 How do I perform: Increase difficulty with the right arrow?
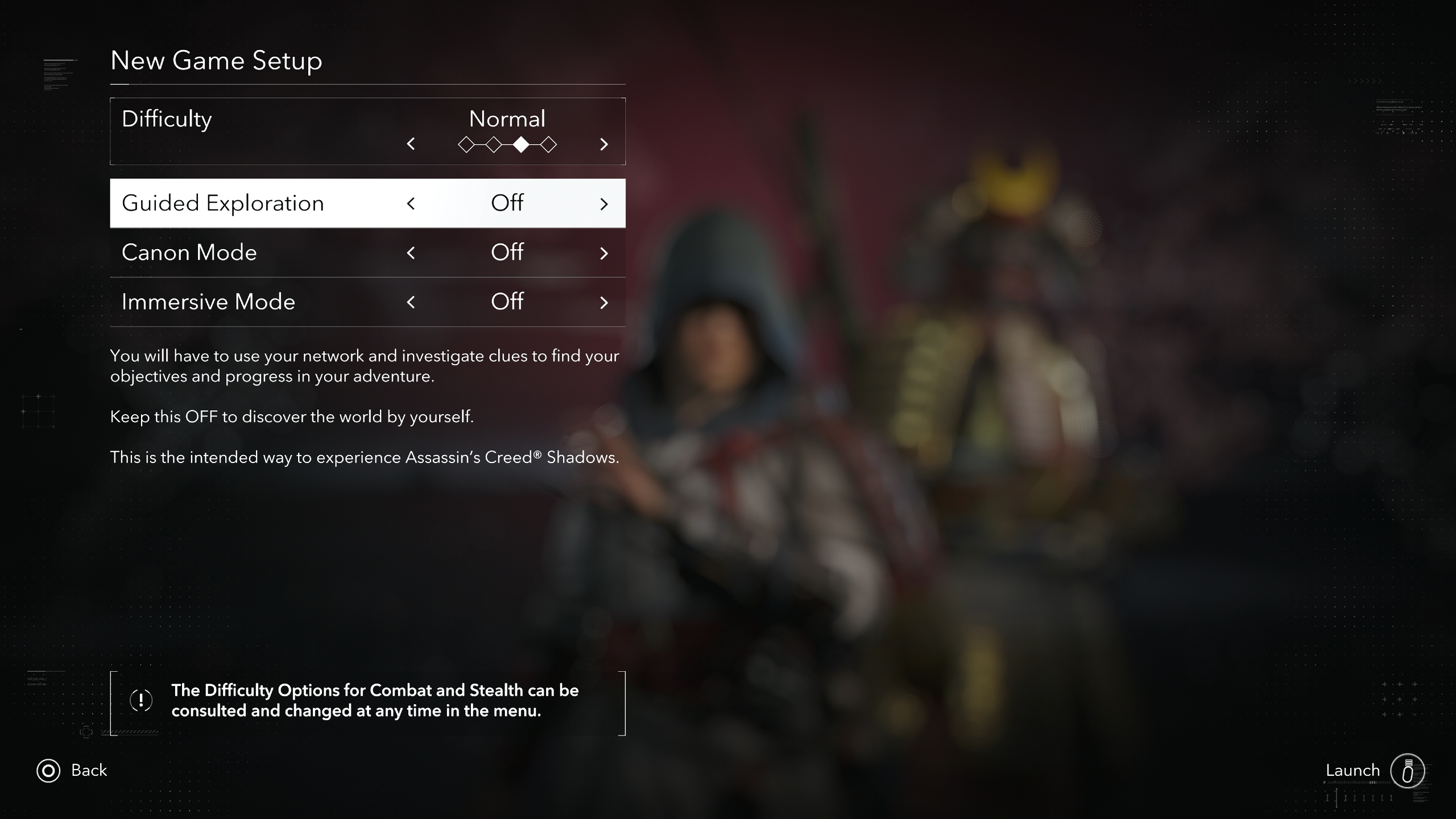[604, 144]
